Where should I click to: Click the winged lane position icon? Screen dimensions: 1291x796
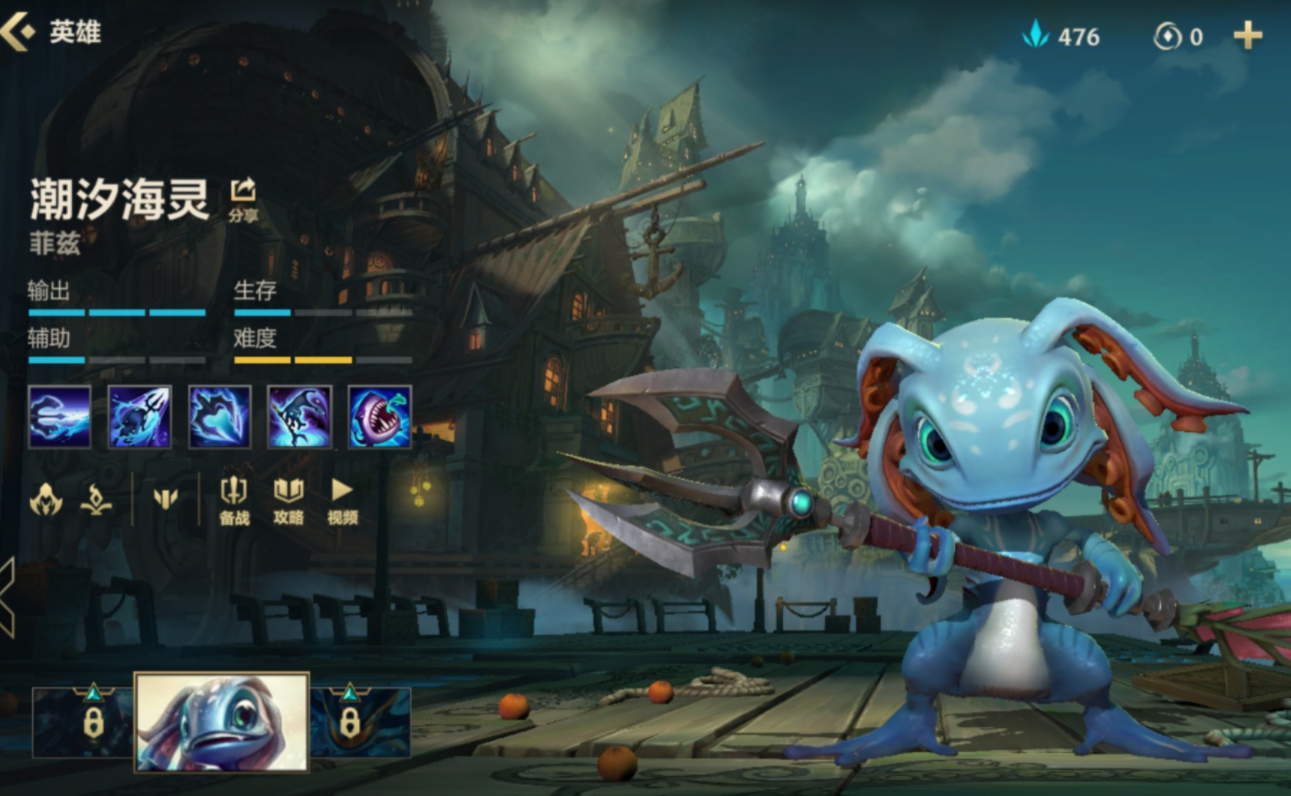[x=166, y=498]
